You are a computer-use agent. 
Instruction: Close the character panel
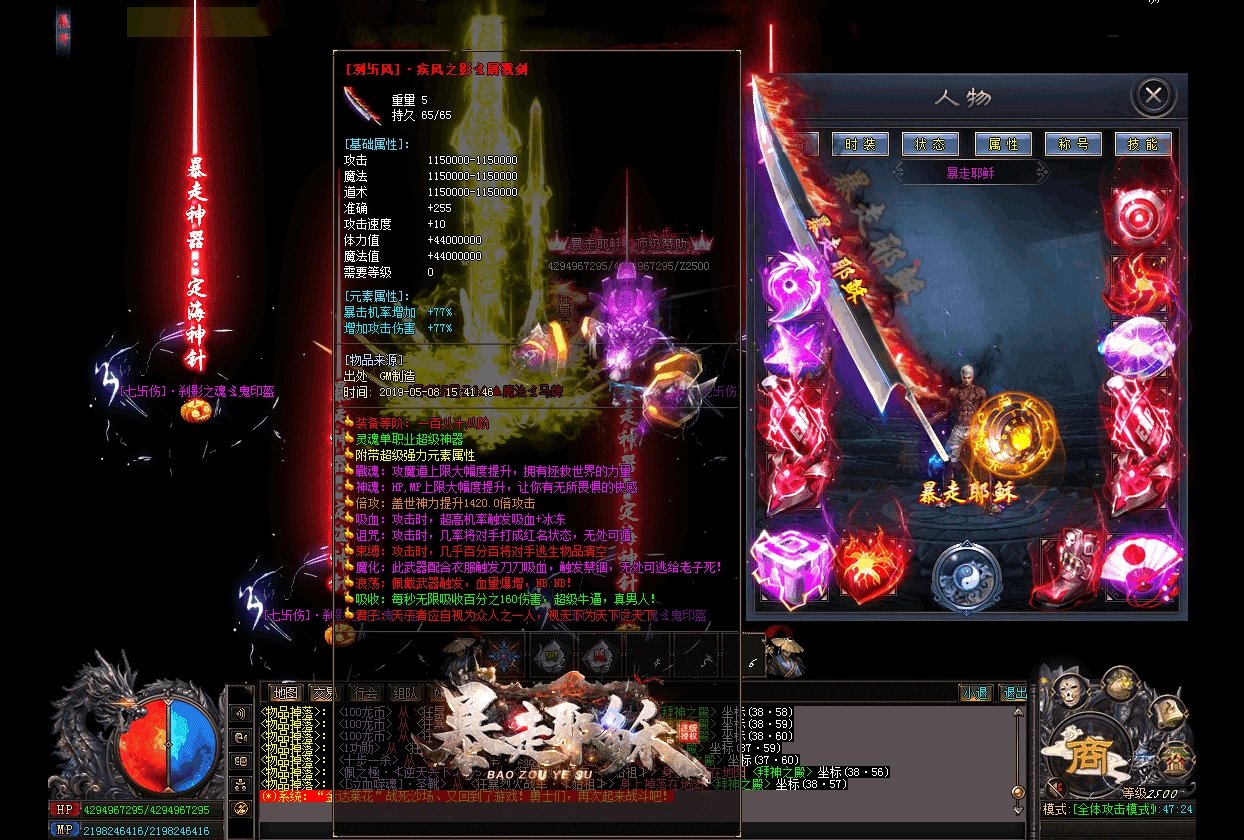[x=1153, y=96]
